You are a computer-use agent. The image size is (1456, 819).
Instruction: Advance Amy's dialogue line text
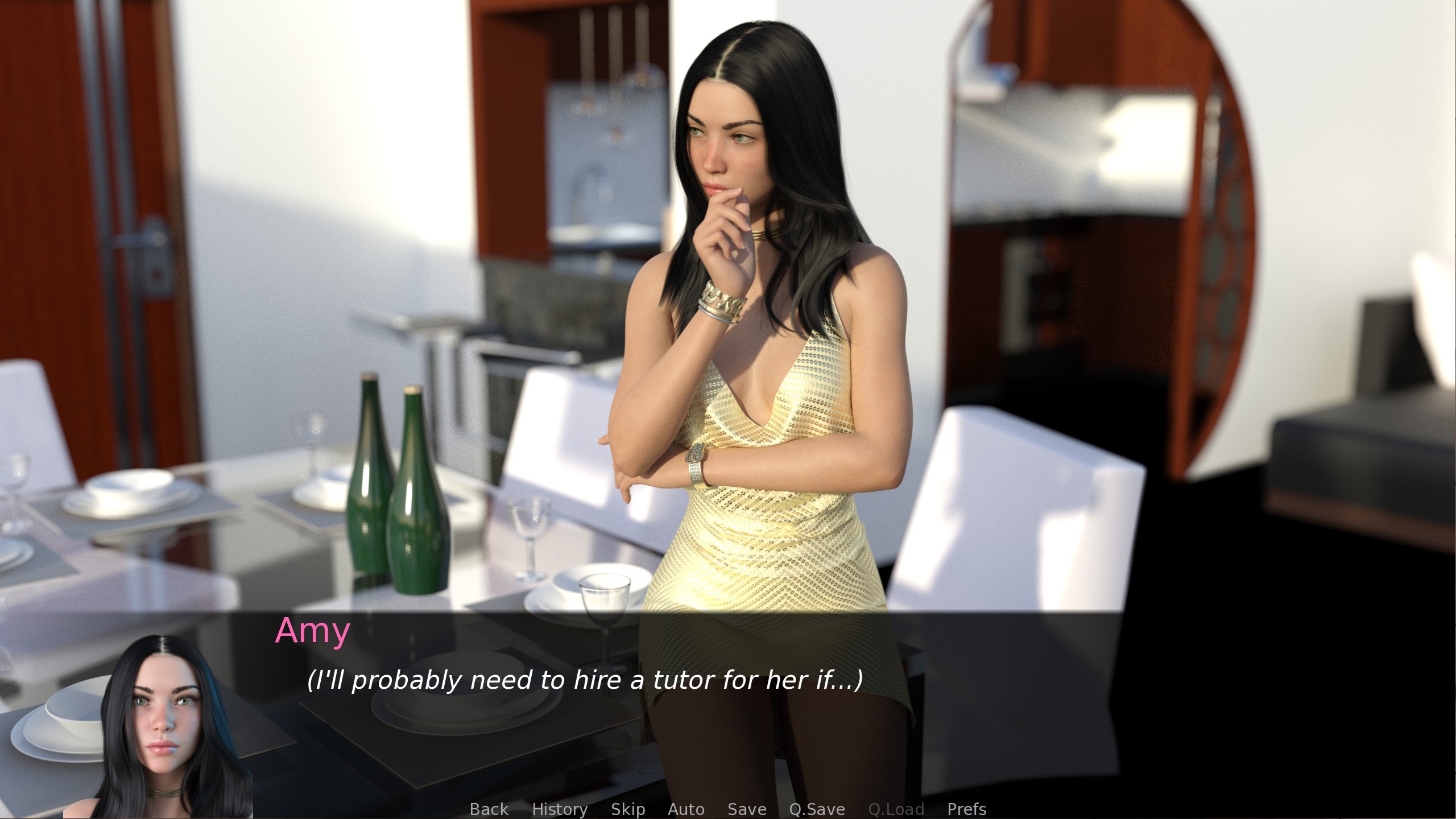(x=585, y=680)
